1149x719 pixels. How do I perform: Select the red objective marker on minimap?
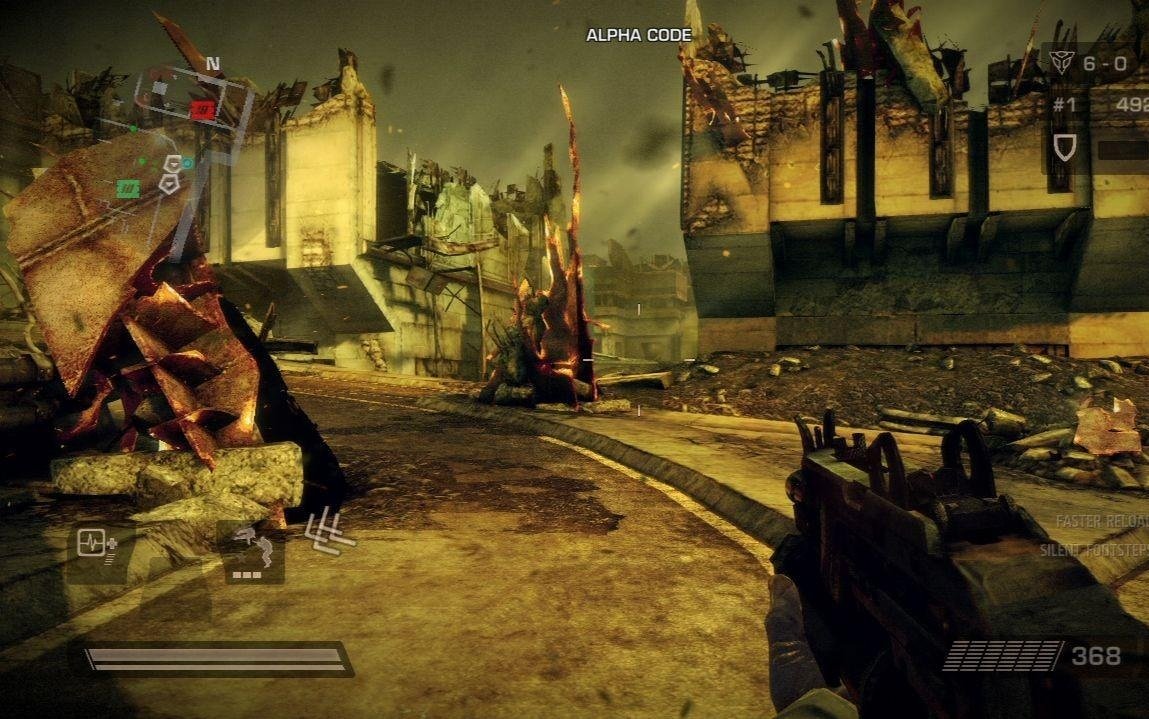tap(203, 110)
